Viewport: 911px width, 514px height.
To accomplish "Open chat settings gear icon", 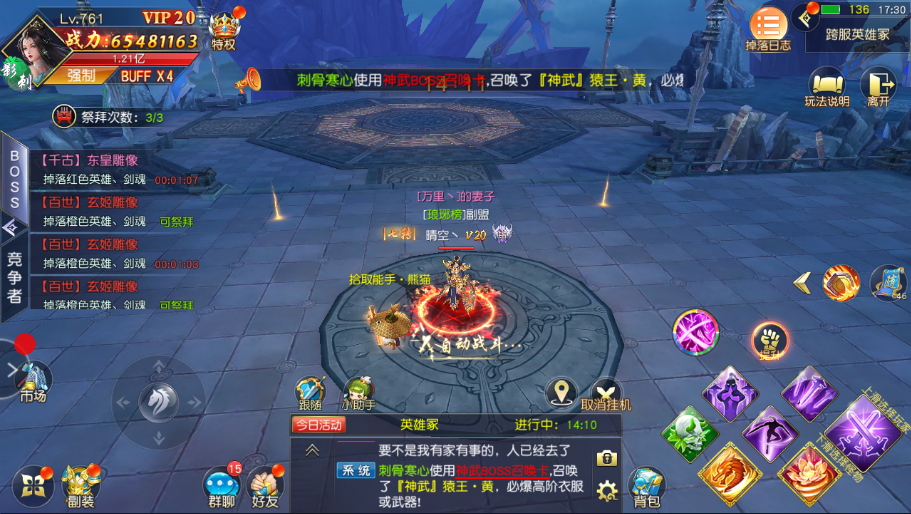I will pyautogui.click(x=606, y=490).
